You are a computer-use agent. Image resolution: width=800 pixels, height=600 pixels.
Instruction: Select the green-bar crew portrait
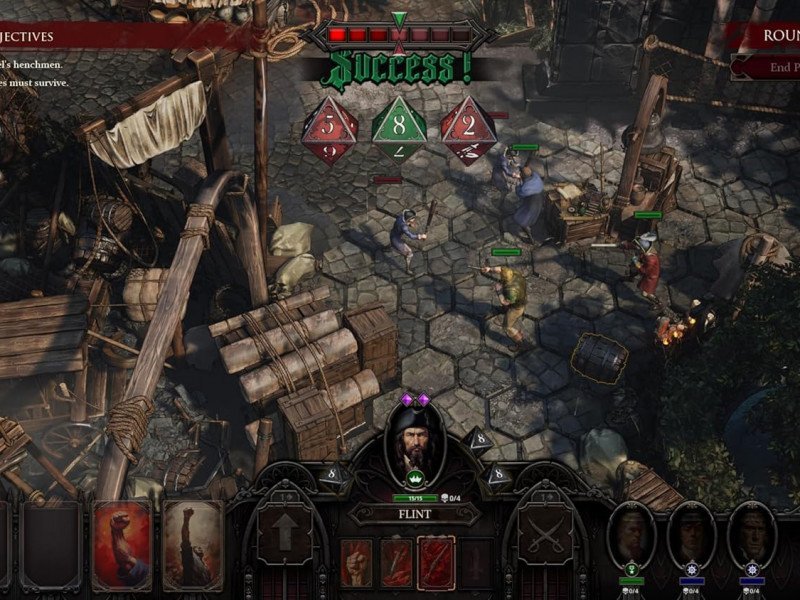point(632,537)
